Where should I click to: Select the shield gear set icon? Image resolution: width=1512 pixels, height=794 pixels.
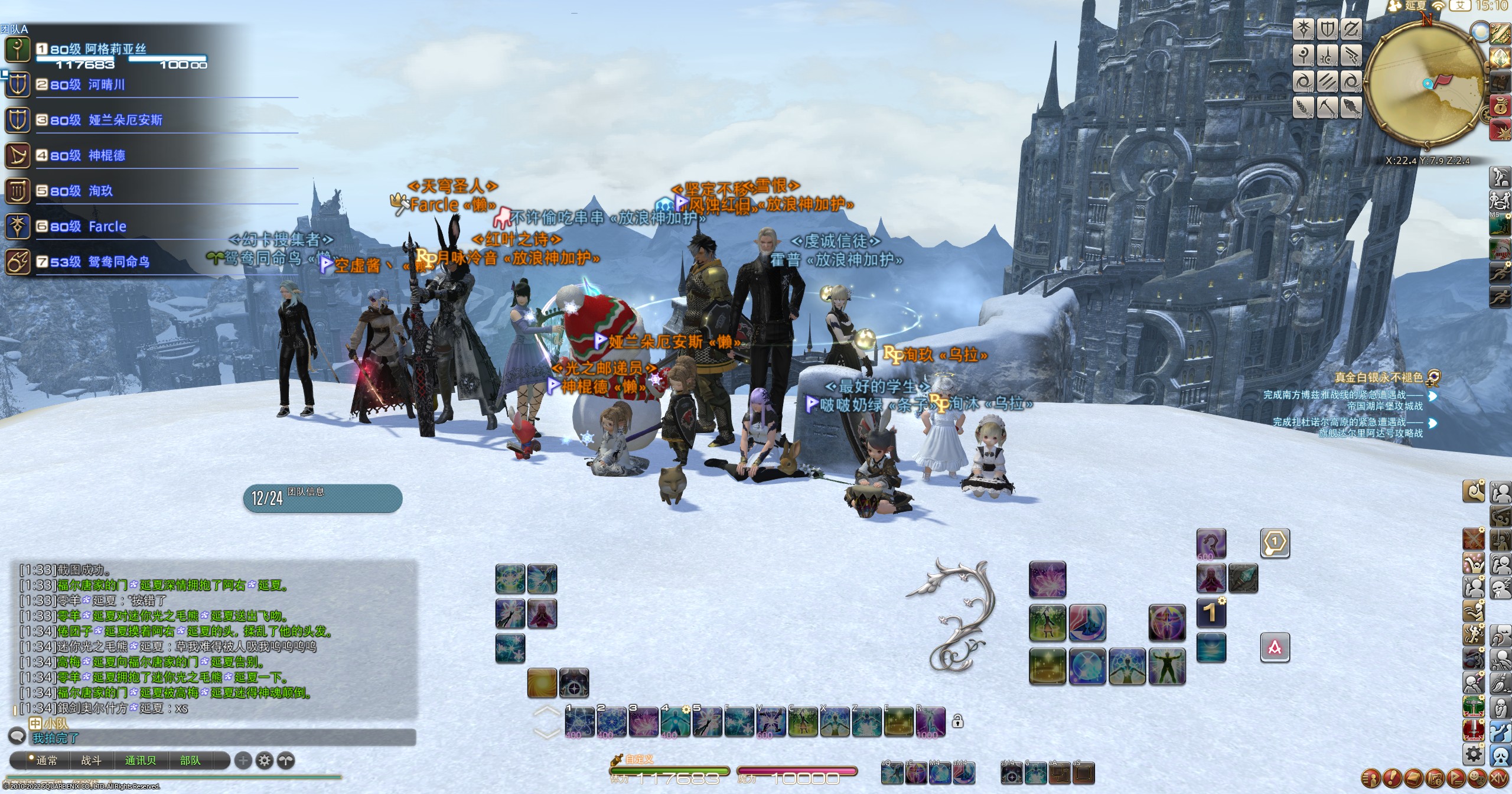tap(1328, 30)
